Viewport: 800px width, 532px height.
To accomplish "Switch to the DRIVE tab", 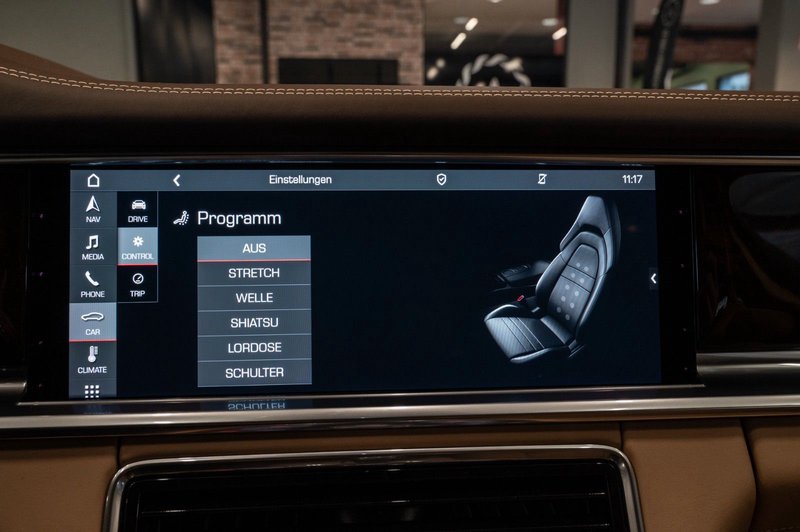I will click(x=137, y=210).
